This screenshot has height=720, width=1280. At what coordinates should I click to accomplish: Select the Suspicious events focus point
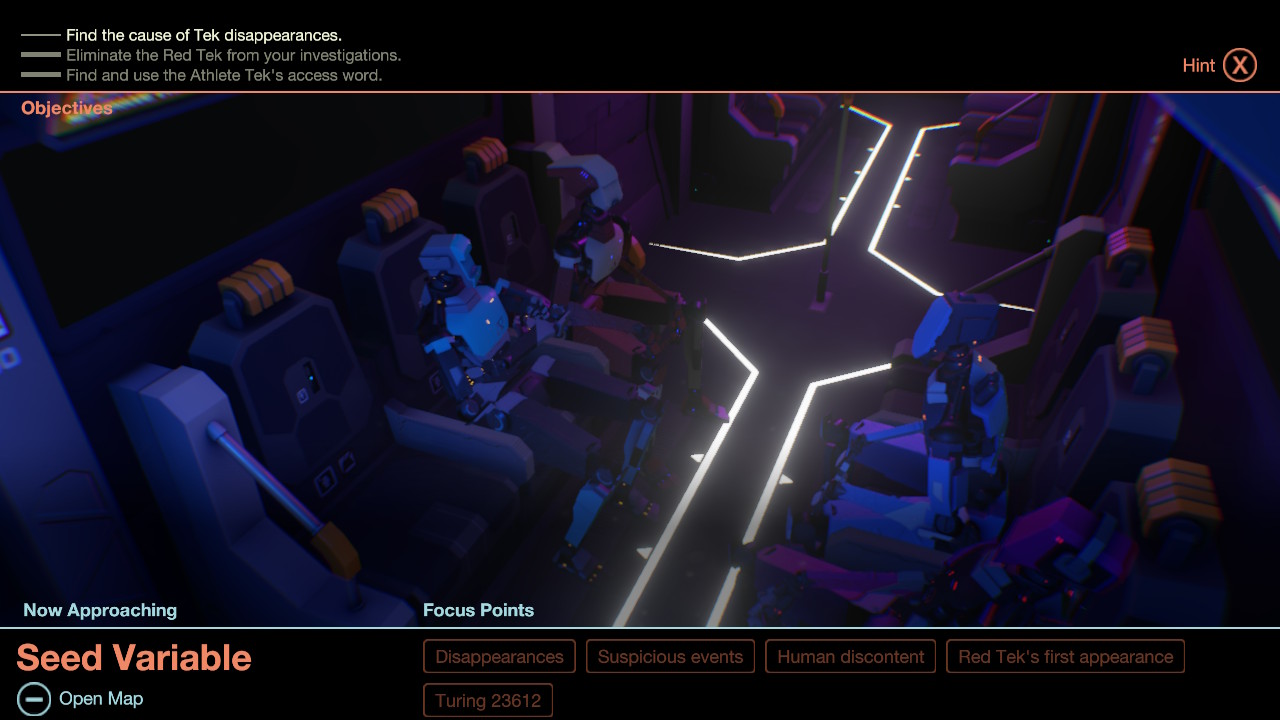(670, 656)
